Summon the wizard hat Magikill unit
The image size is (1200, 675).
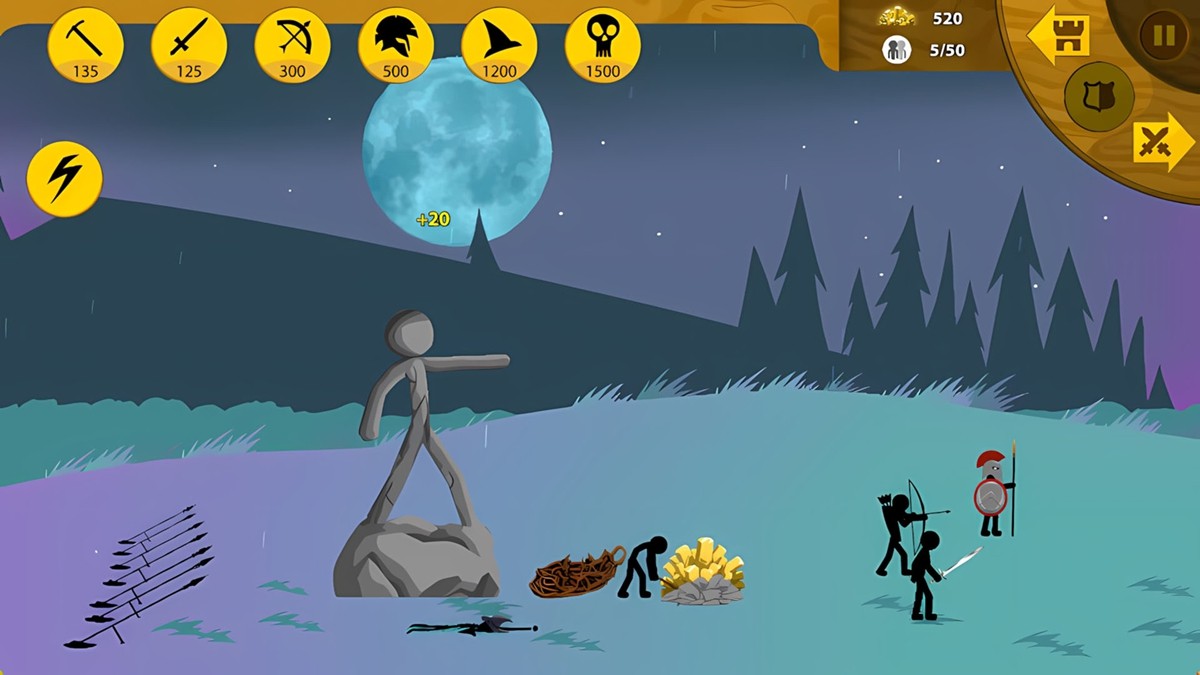(499, 45)
